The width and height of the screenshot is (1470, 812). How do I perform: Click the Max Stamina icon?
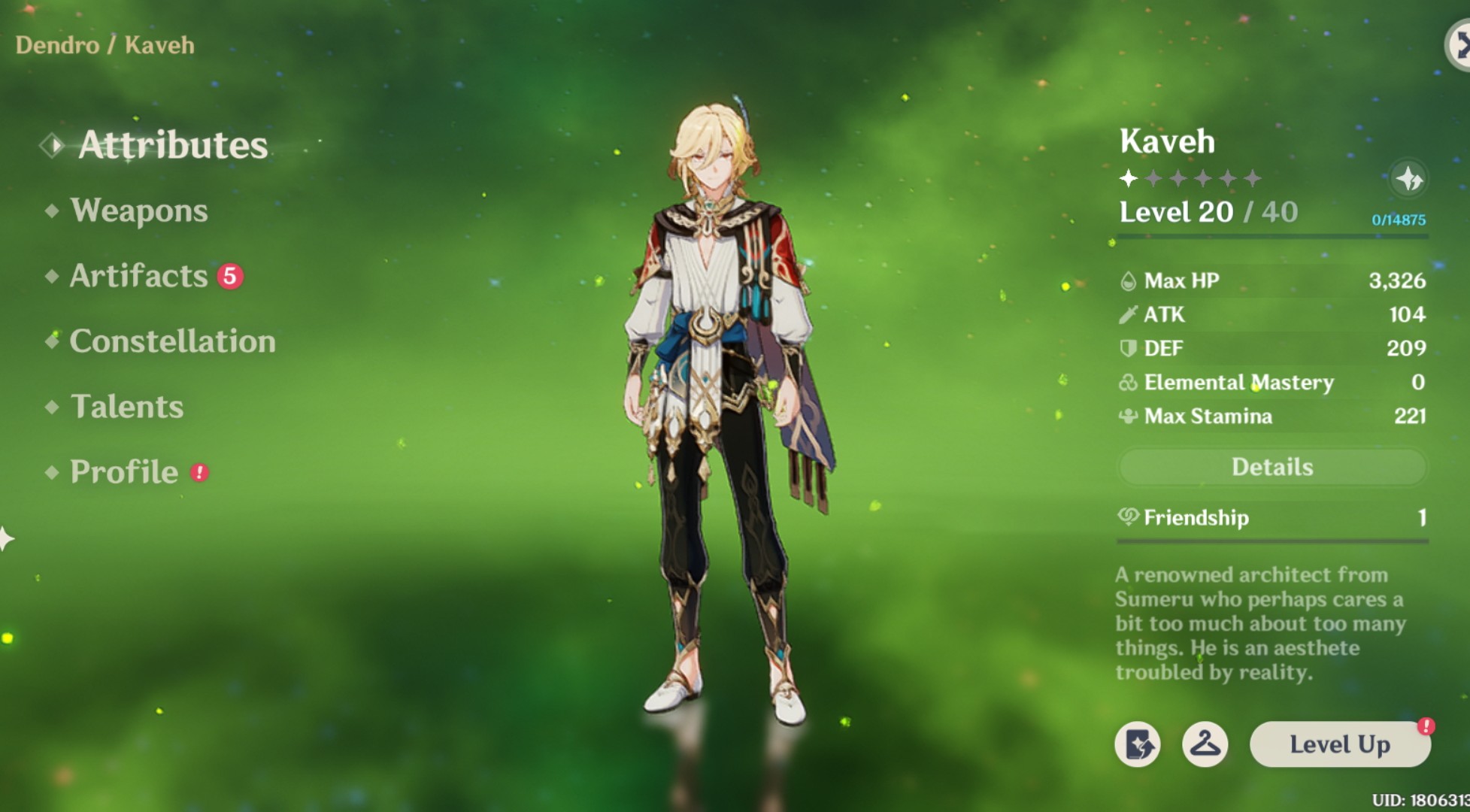(x=1127, y=417)
